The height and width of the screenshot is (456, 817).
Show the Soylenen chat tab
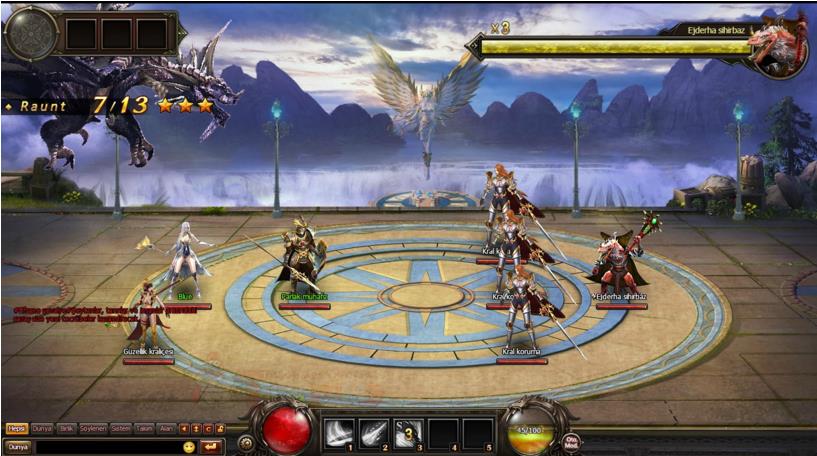pyautogui.click(x=94, y=428)
